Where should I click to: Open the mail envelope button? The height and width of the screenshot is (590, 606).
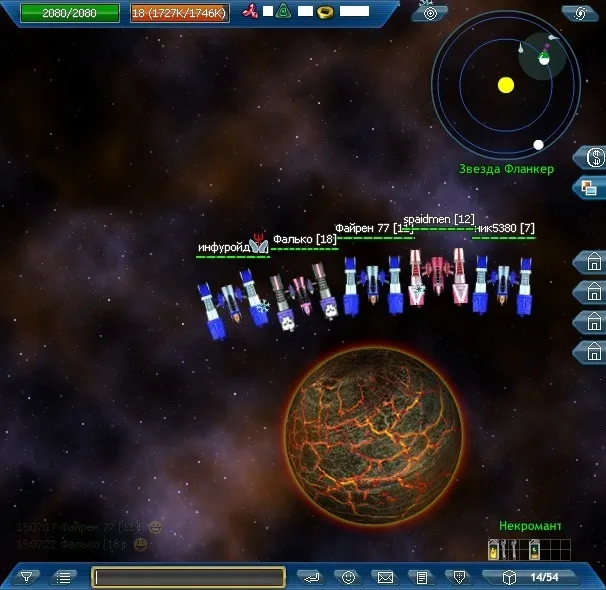384,577
